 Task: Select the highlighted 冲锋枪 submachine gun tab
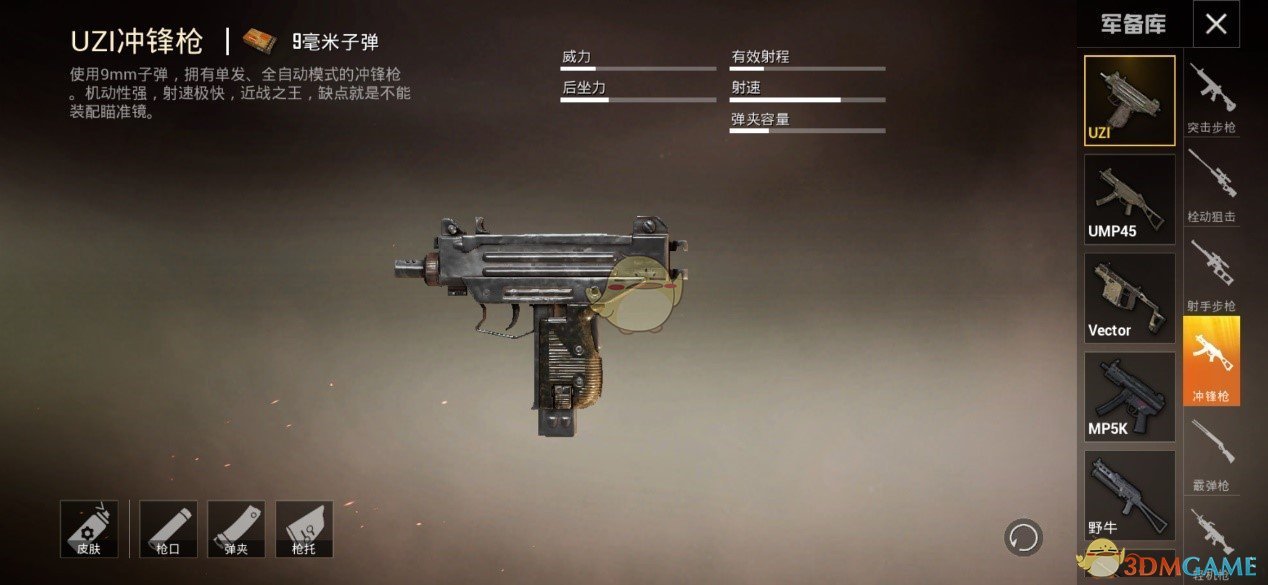tap(1211, 361)
